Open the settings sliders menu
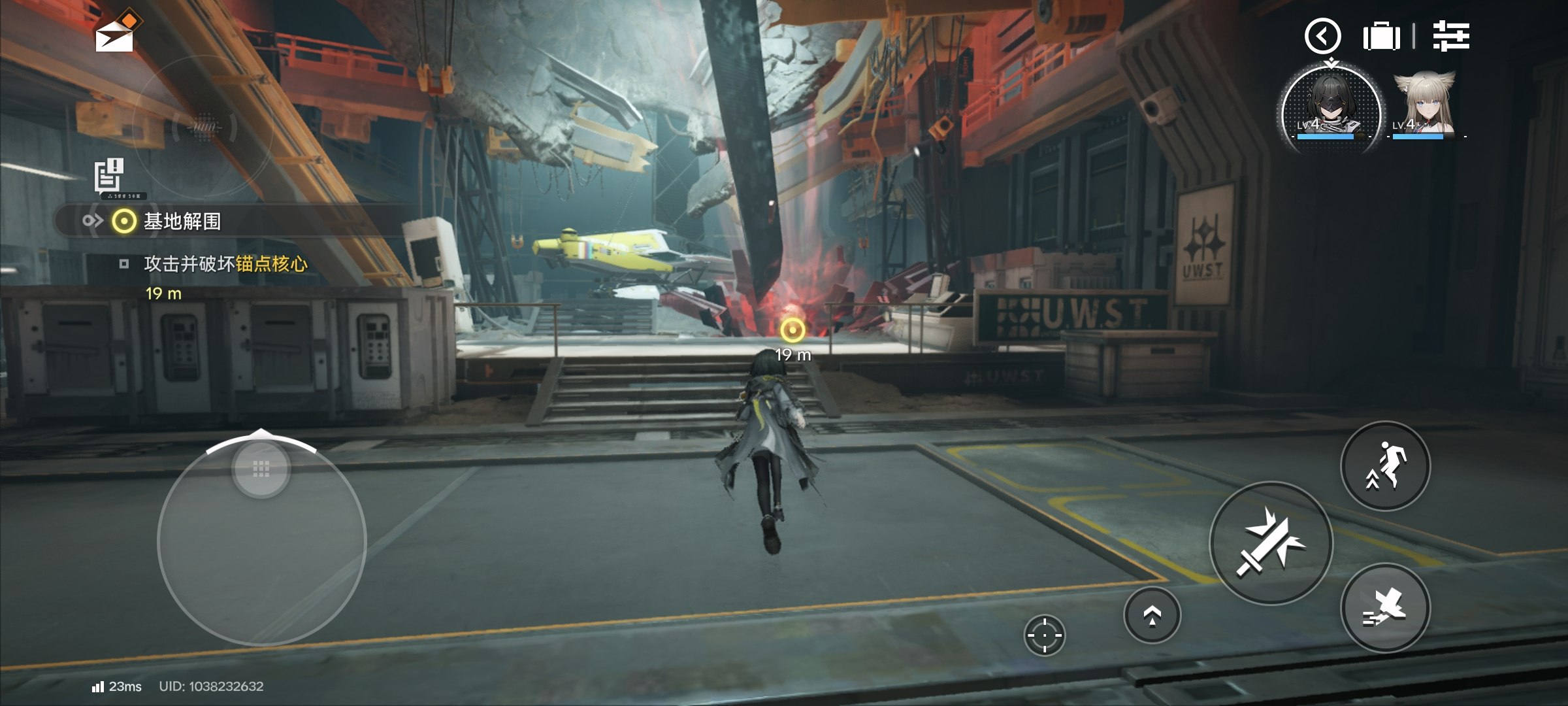This screenshot has height=706, width=1568. [1451, 36]
